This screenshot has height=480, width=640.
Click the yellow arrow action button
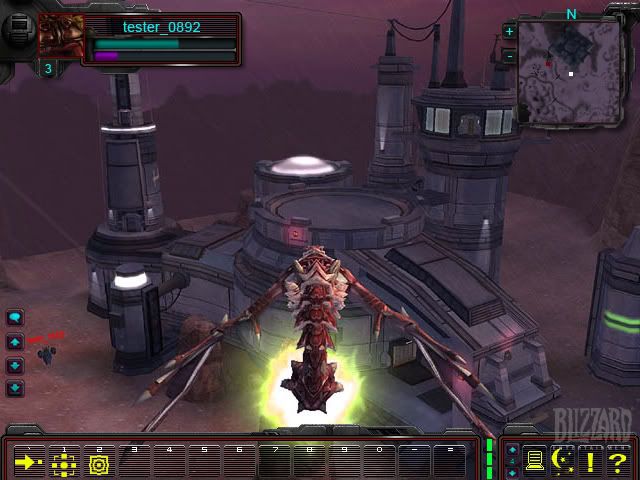tap(29, 463)
